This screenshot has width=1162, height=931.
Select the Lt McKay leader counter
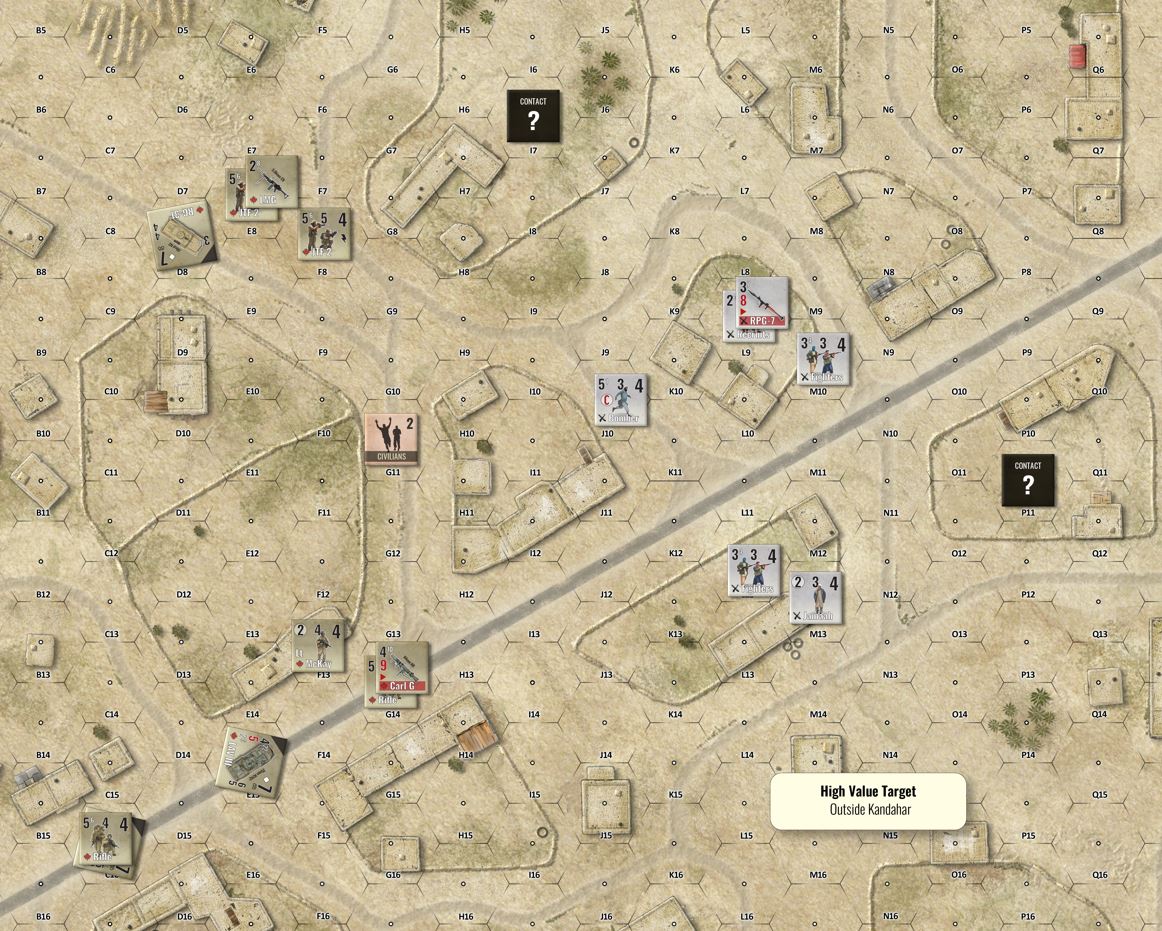[x=318, y=645]
